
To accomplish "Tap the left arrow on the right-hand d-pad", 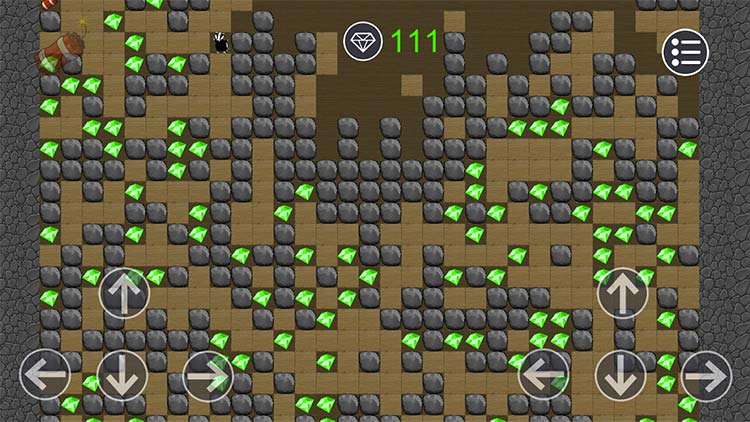I will coord(544,376).
